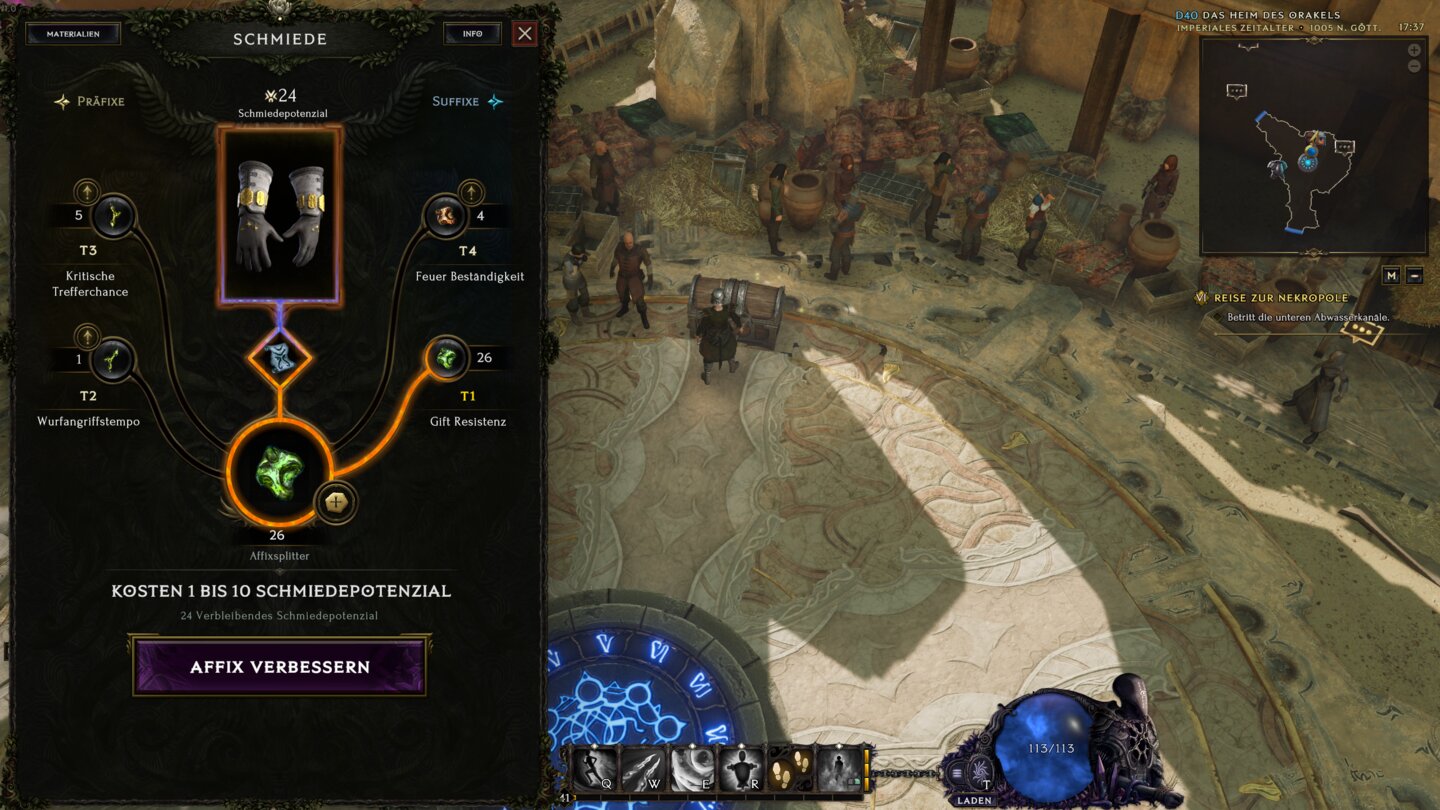
Task: Open the Materialien panel
Action: coord(72,34)
